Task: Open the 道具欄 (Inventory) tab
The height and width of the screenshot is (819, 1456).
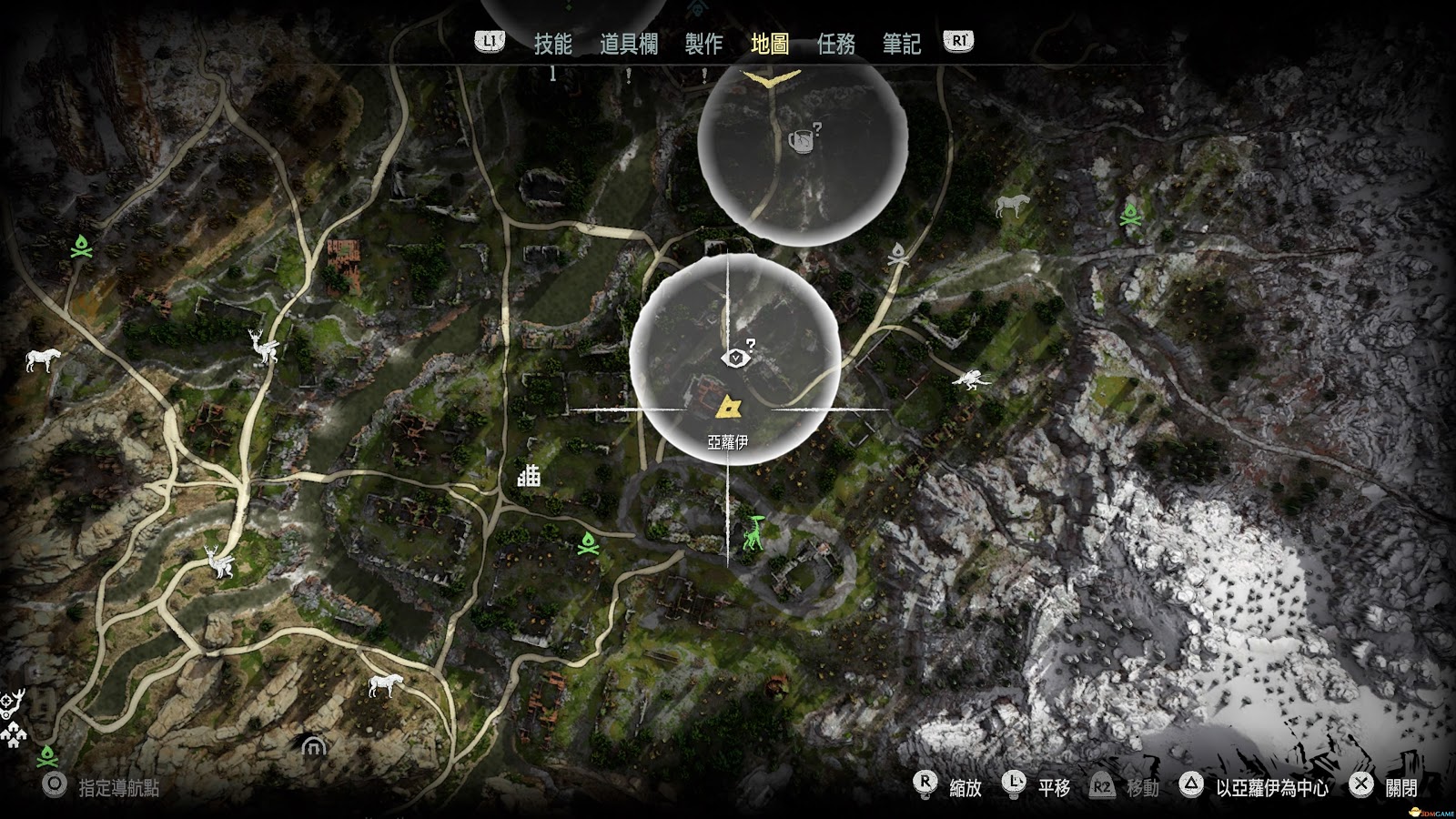Action: click(628, 44)
